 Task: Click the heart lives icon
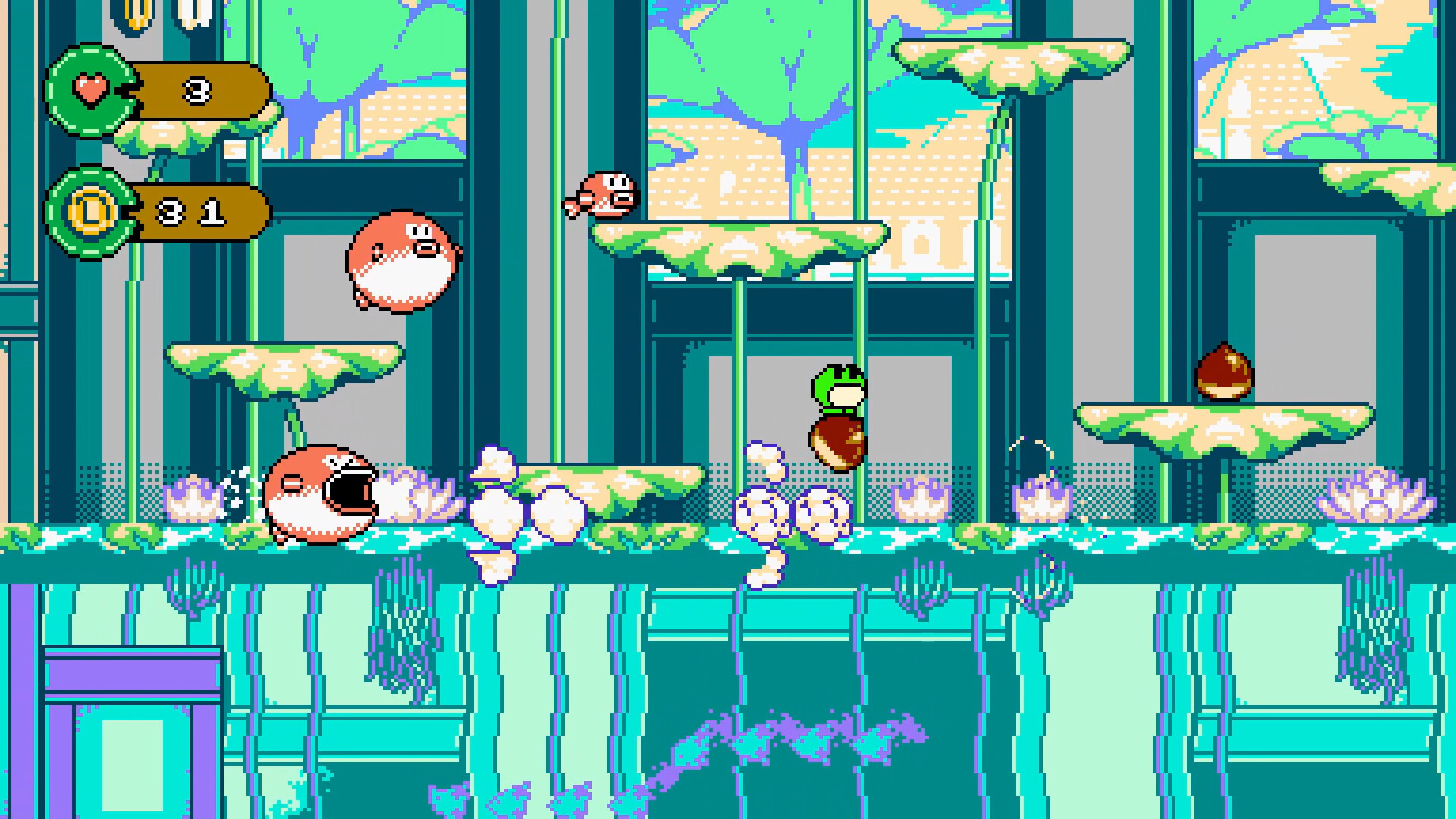pos(90,90)
